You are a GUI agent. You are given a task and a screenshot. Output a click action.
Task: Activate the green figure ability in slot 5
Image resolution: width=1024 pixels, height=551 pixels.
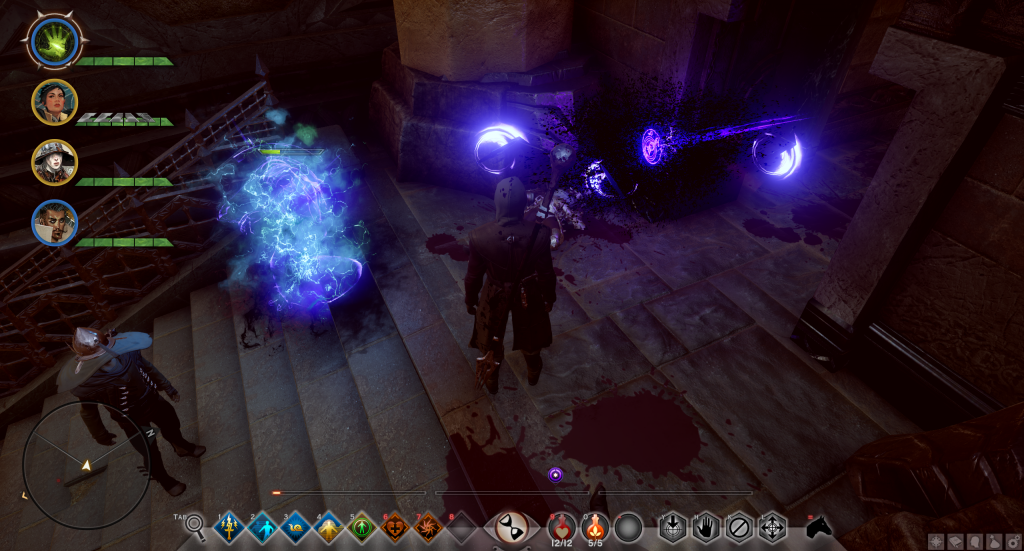click(362, 526)
